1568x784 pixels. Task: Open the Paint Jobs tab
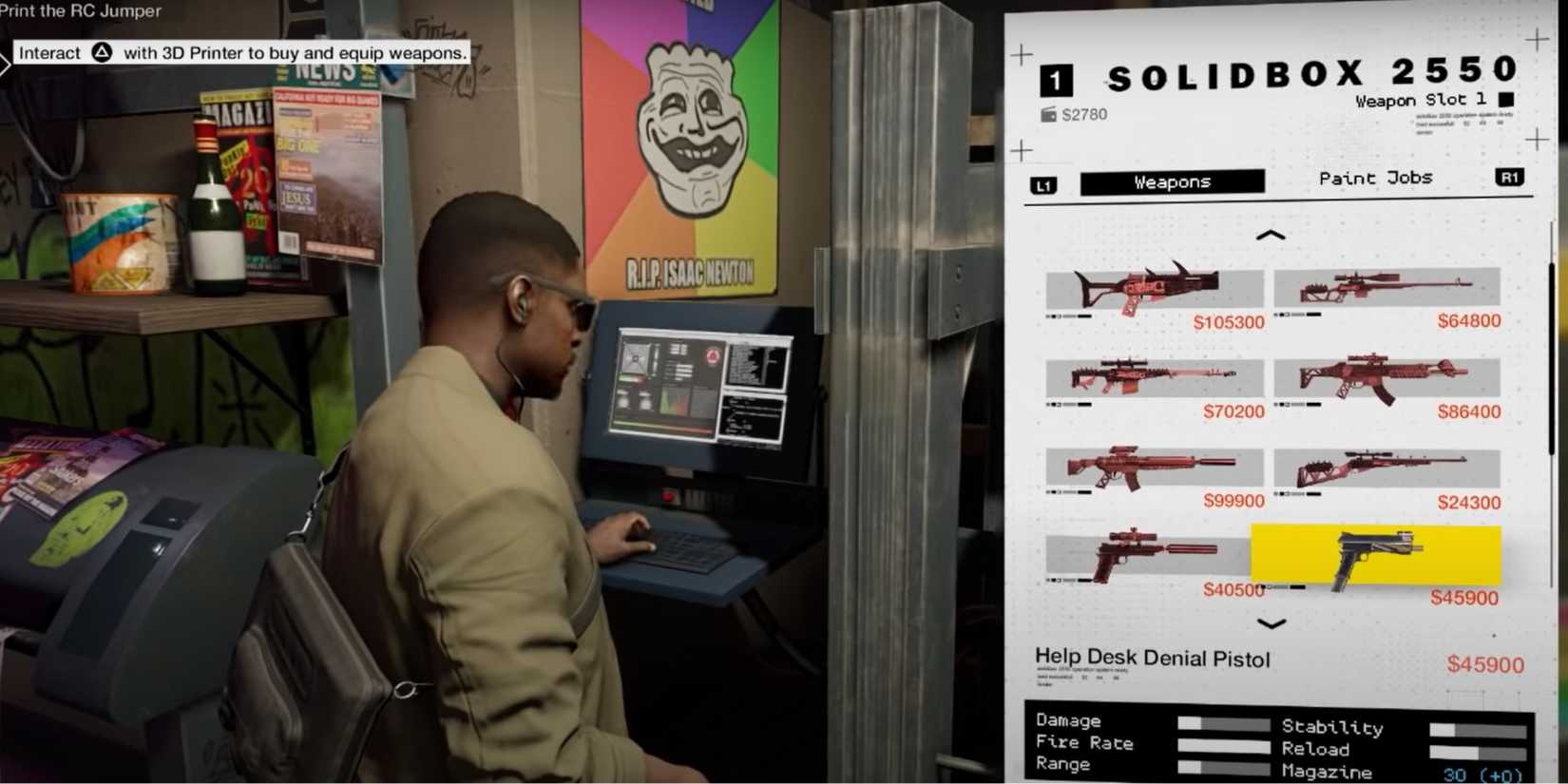(x=1376, y=178)
